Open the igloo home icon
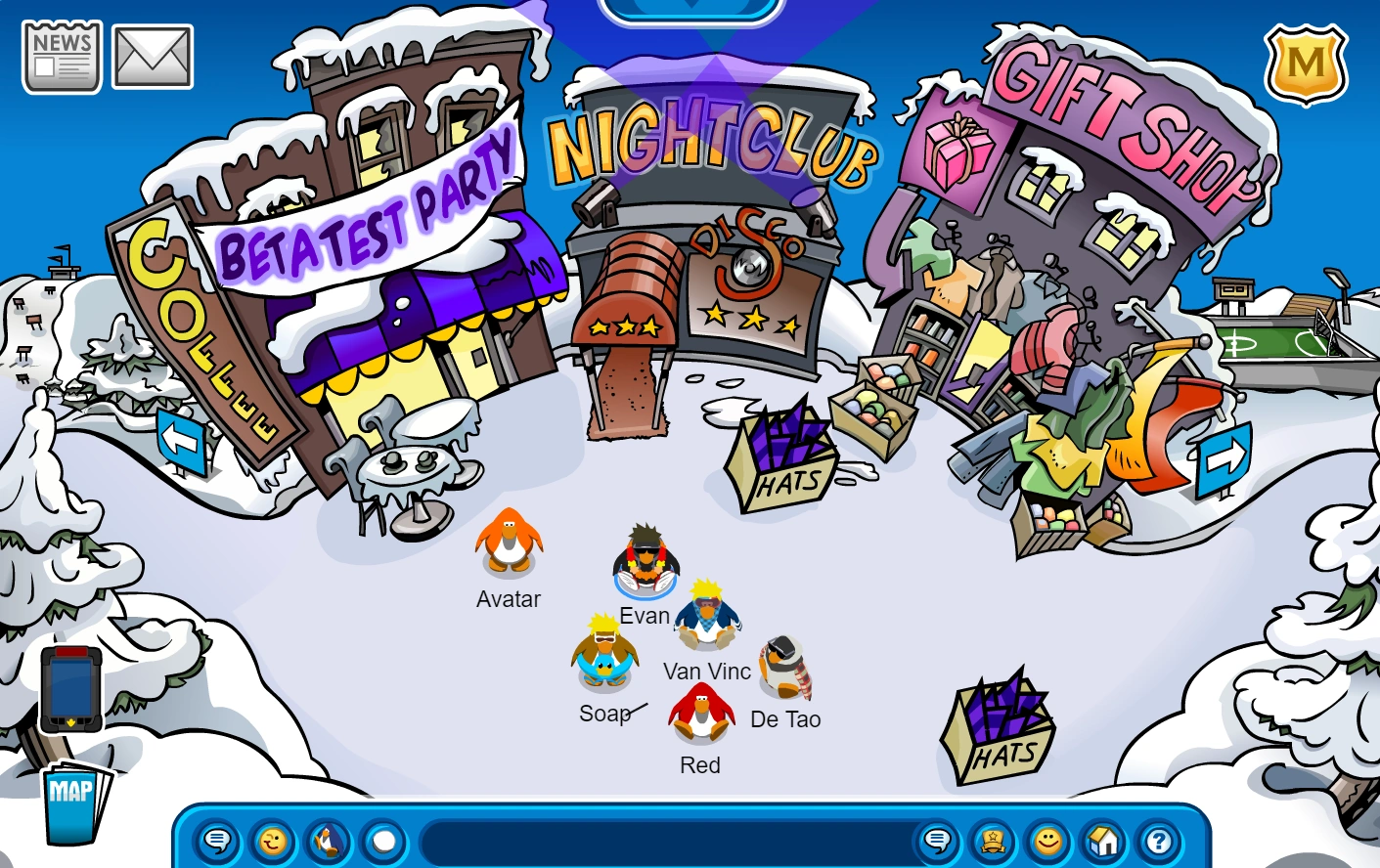The height and width of the screenshot is (868, 1380). (1104, 841)
